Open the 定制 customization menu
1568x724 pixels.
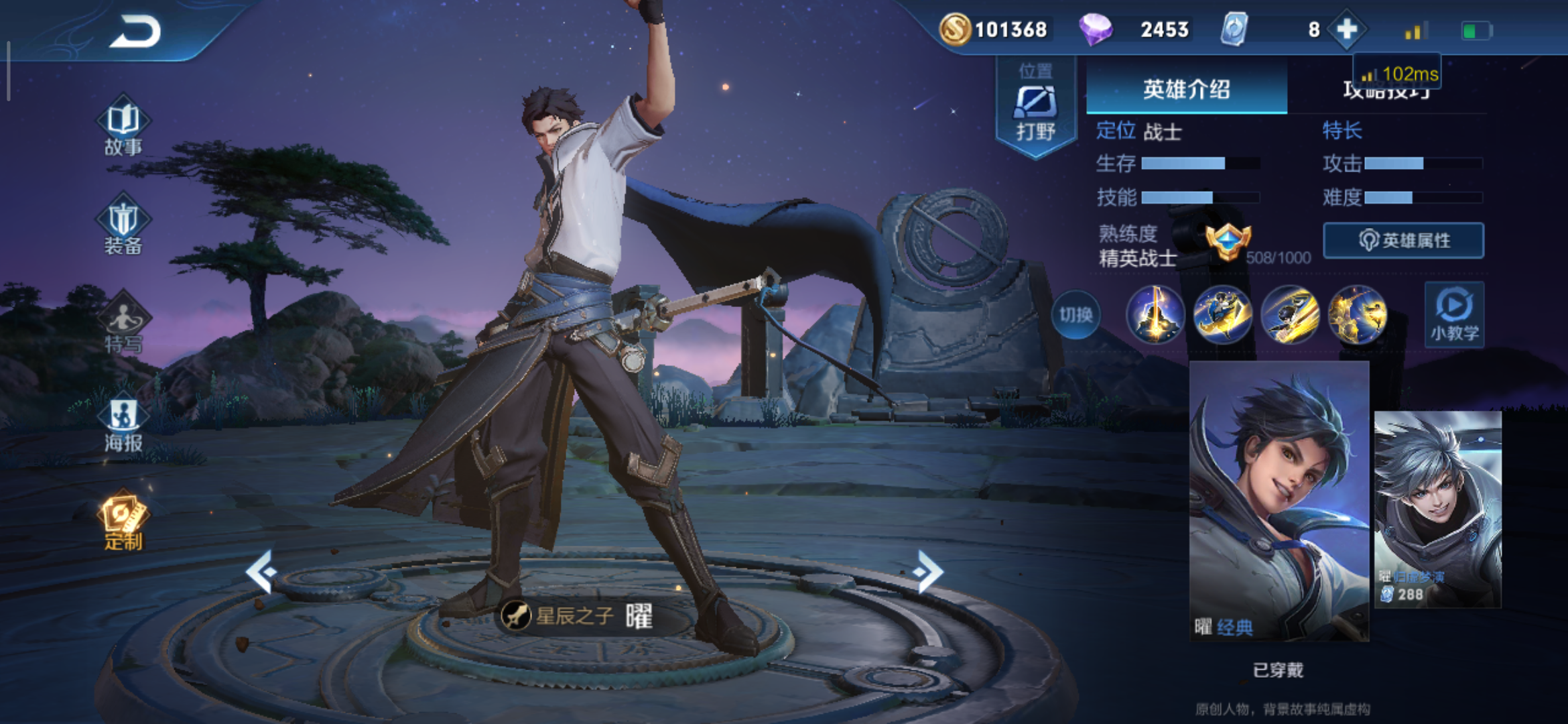(x=123, y=523)
